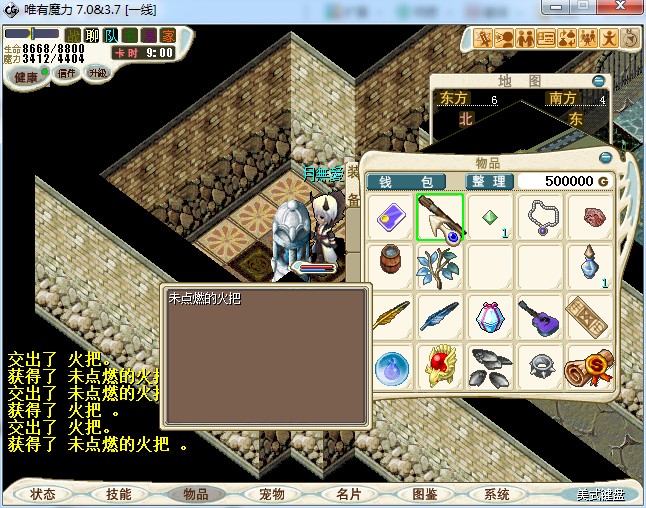This screenshot has width=646, height=508.
Task: Choose the wooden barrel item
Action: tap(390, 267)
